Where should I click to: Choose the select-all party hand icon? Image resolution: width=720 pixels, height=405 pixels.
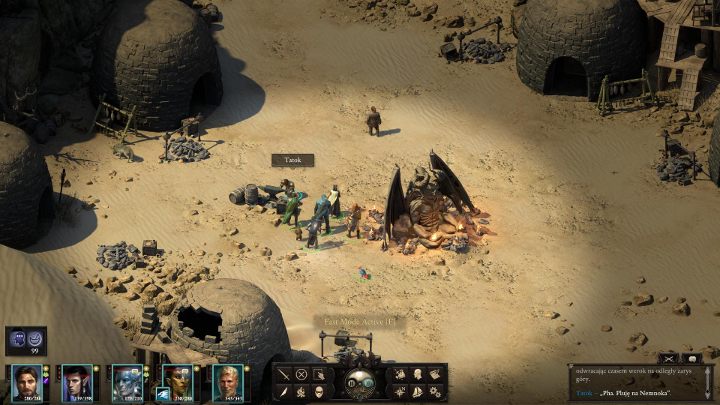pyautogui.click(x=320, y=374)
